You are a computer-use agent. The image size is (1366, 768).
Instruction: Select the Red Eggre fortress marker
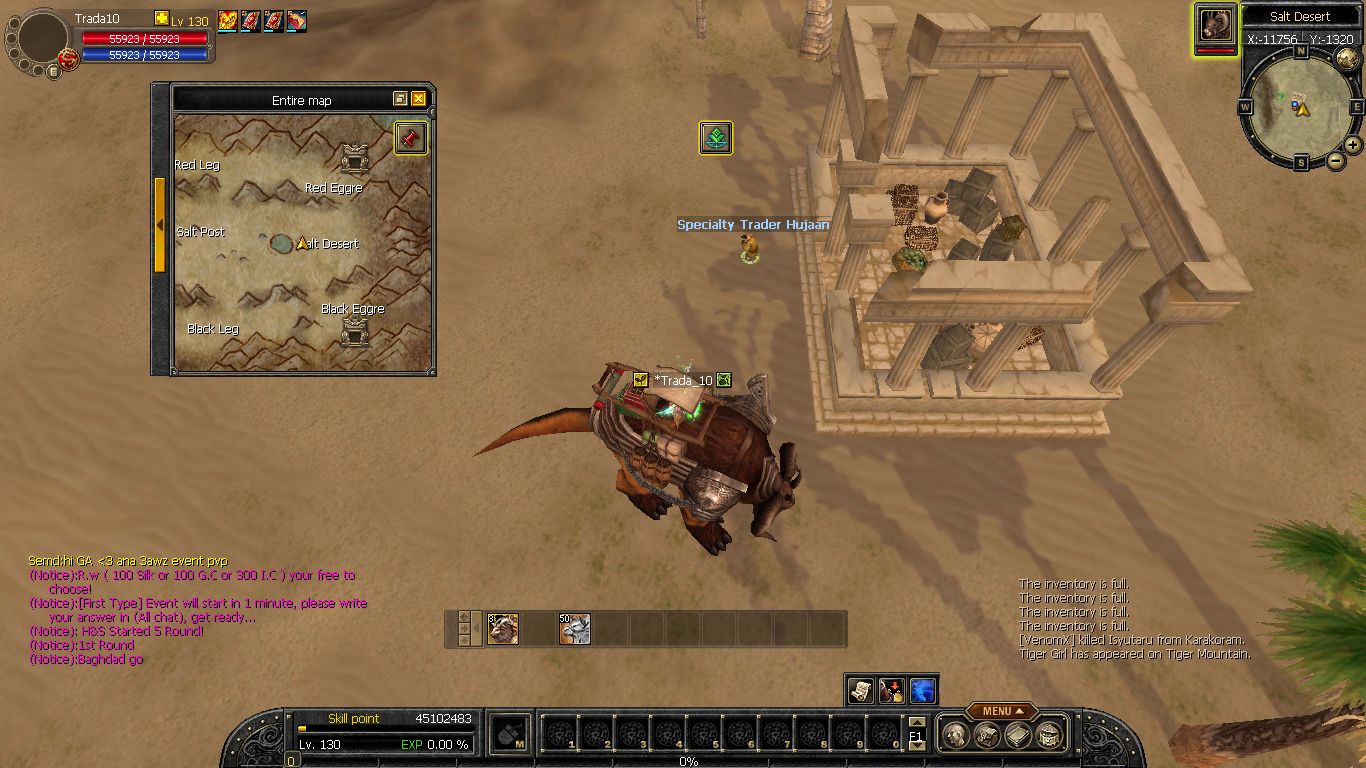pyautogui.click(x=354, y=158)
